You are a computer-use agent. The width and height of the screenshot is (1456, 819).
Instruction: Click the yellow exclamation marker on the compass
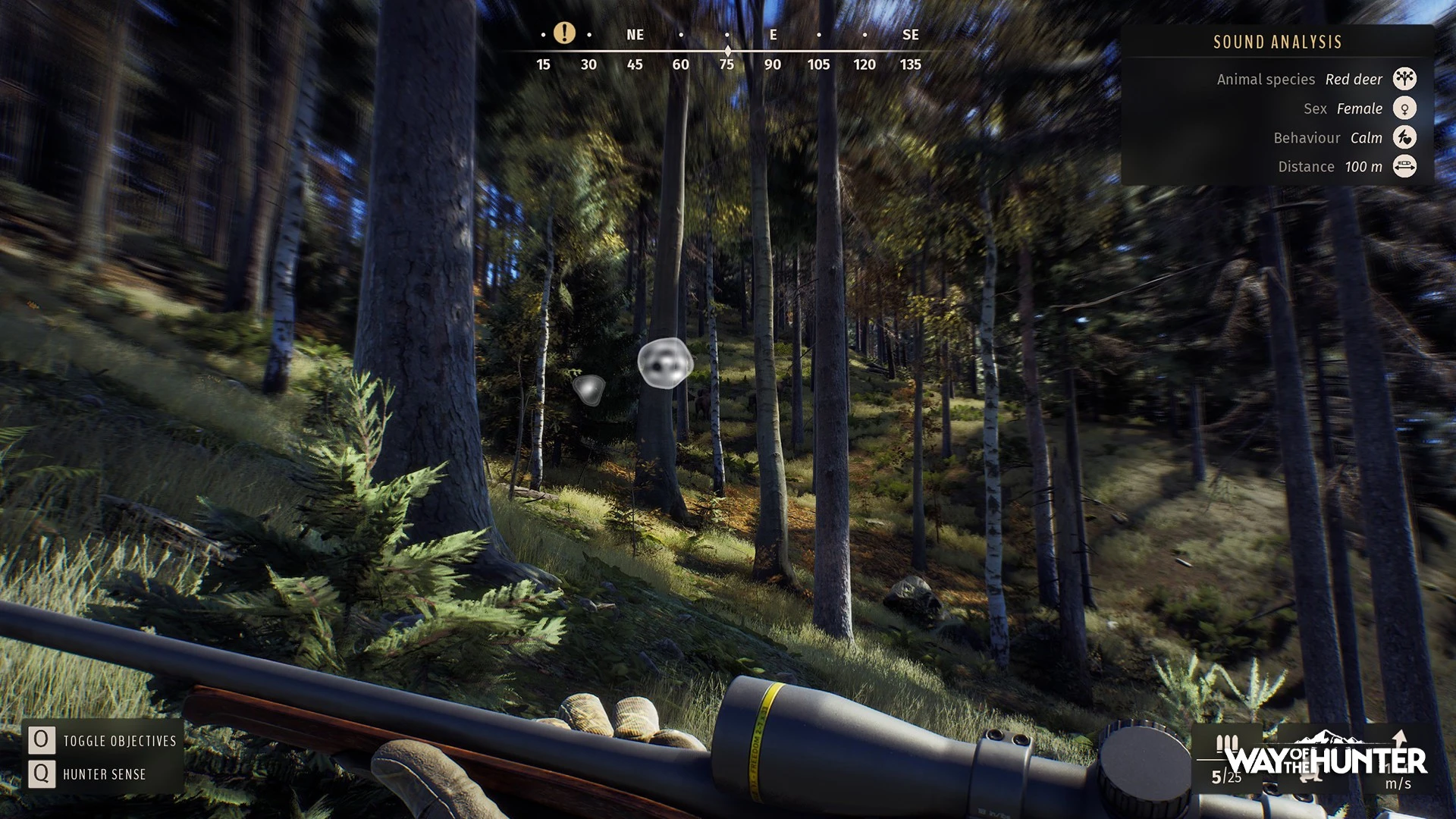[564, 33]
